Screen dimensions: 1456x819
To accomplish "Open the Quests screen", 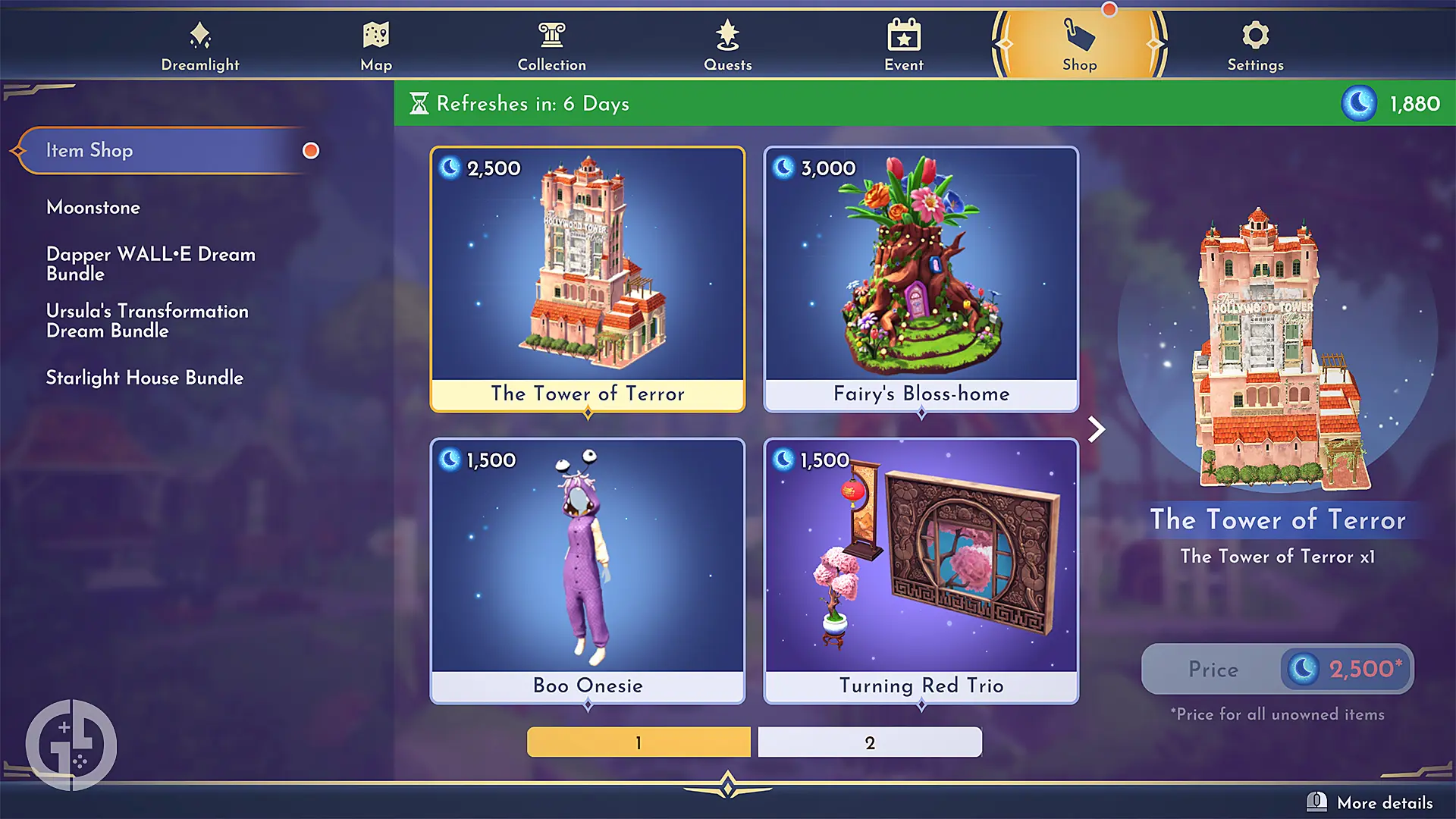I will coord(727,44).
